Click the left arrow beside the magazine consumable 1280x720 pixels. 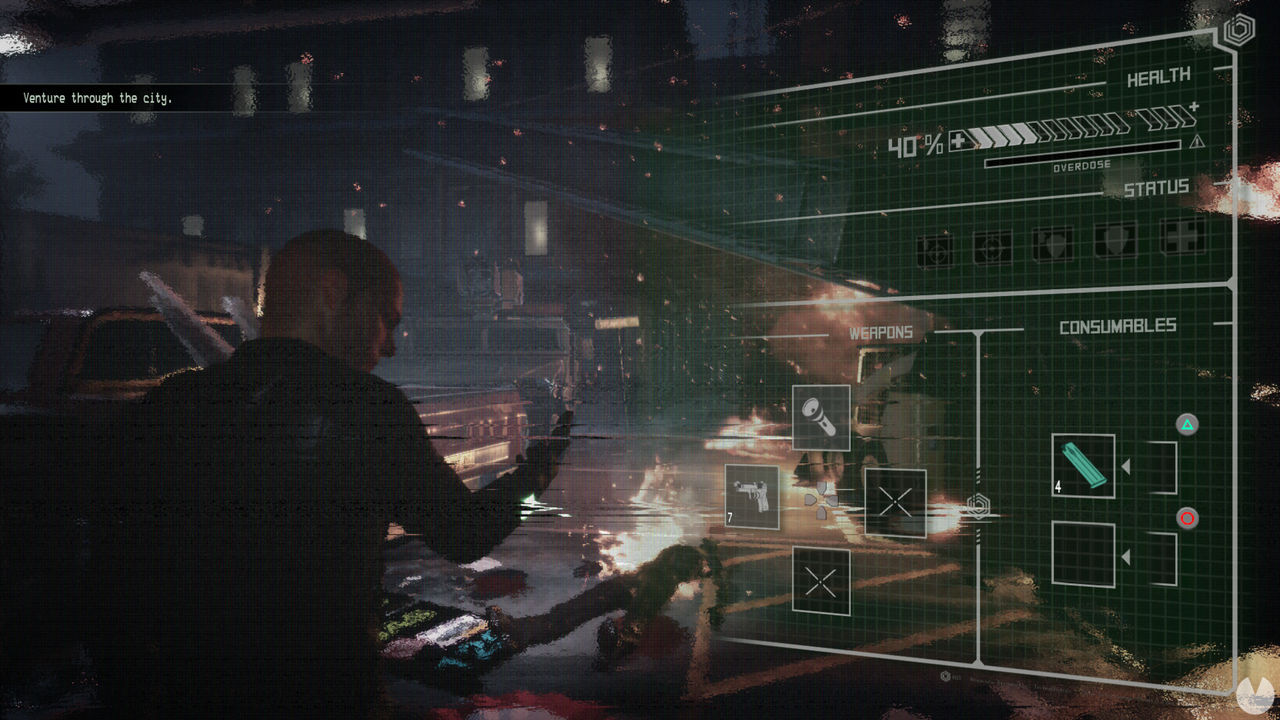(1126, 466)
